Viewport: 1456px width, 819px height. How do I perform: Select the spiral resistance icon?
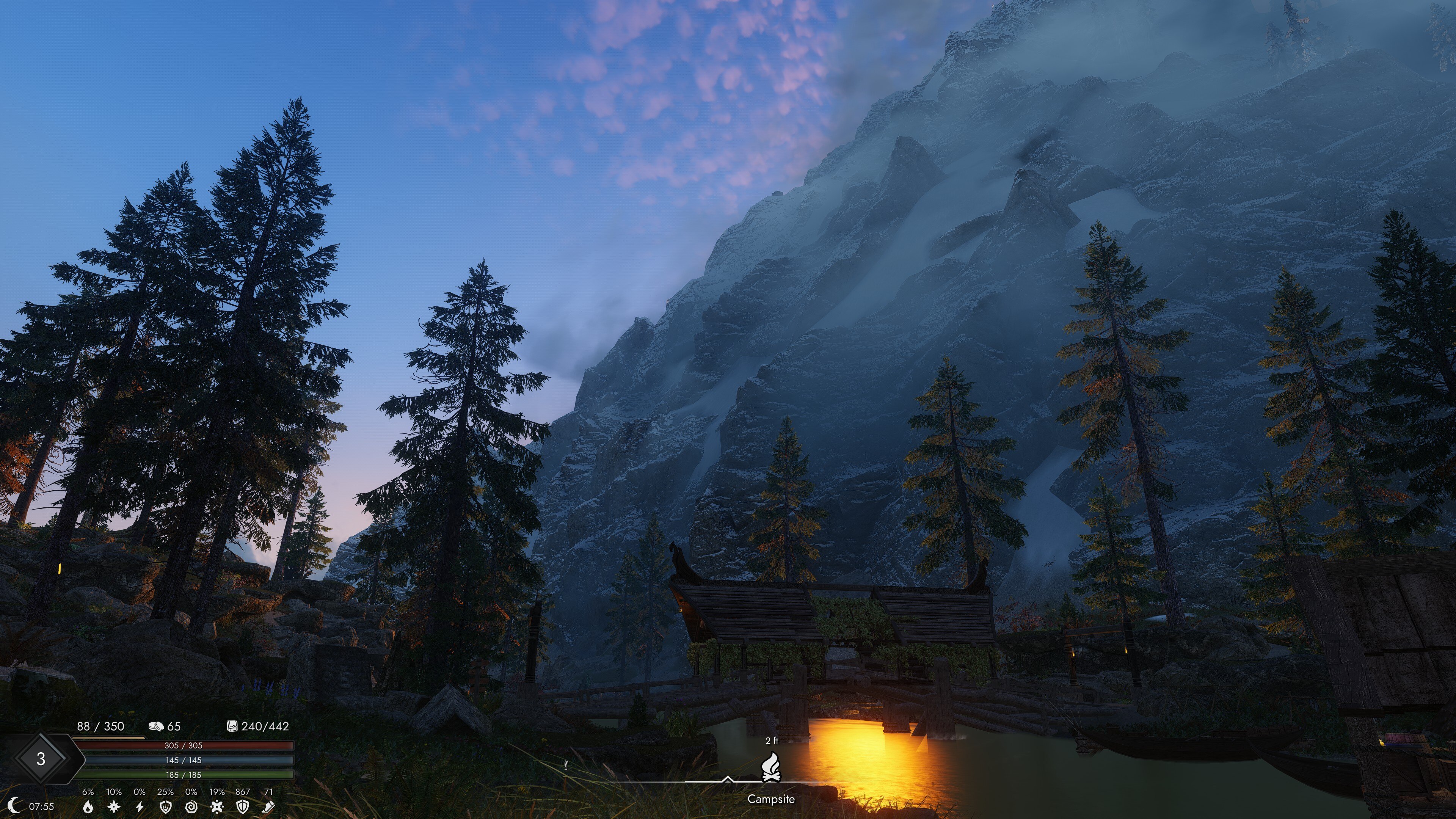pos(191,806)
